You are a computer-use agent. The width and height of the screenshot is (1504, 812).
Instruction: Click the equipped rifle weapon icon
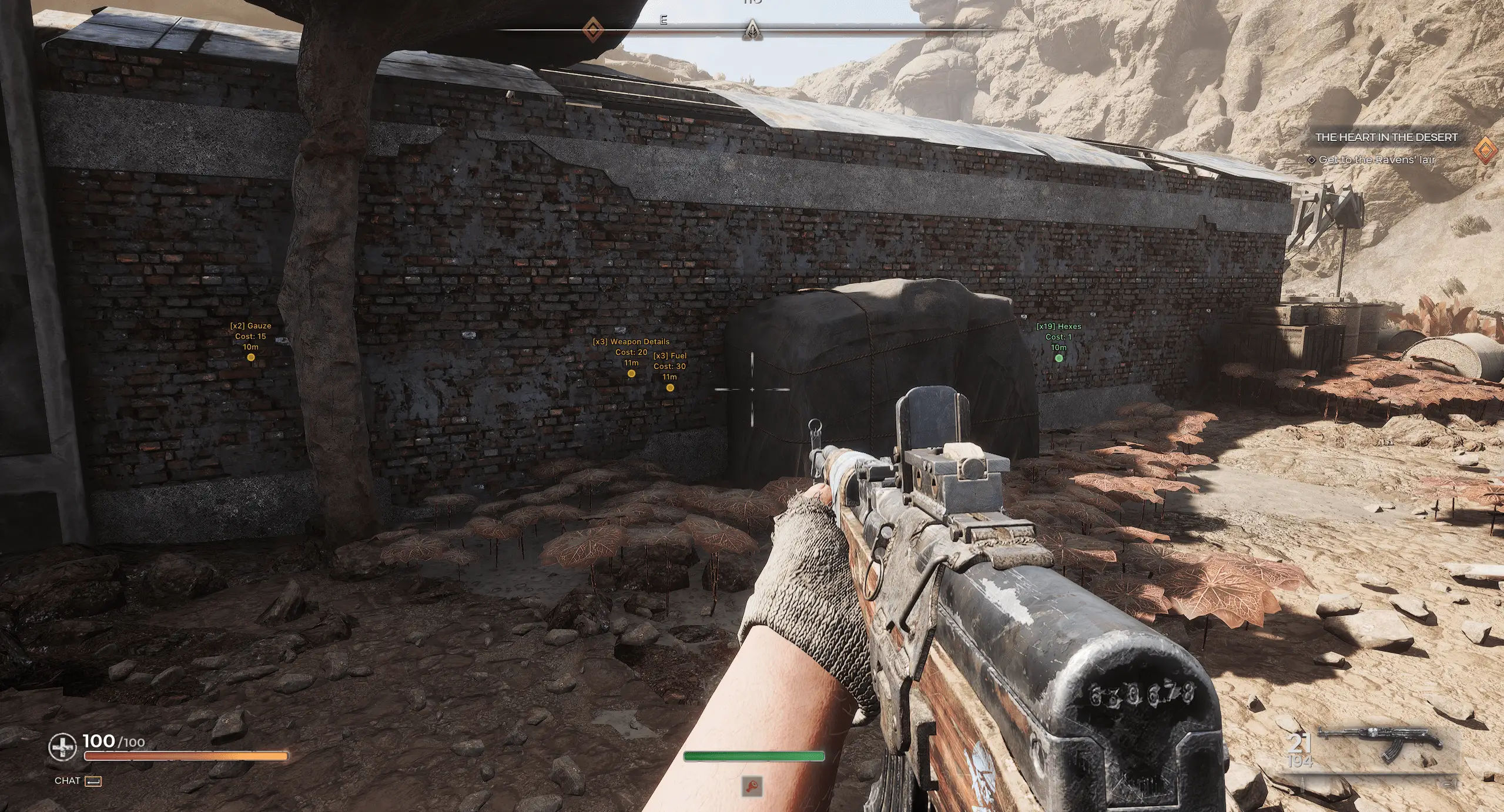click(1380, 744)
